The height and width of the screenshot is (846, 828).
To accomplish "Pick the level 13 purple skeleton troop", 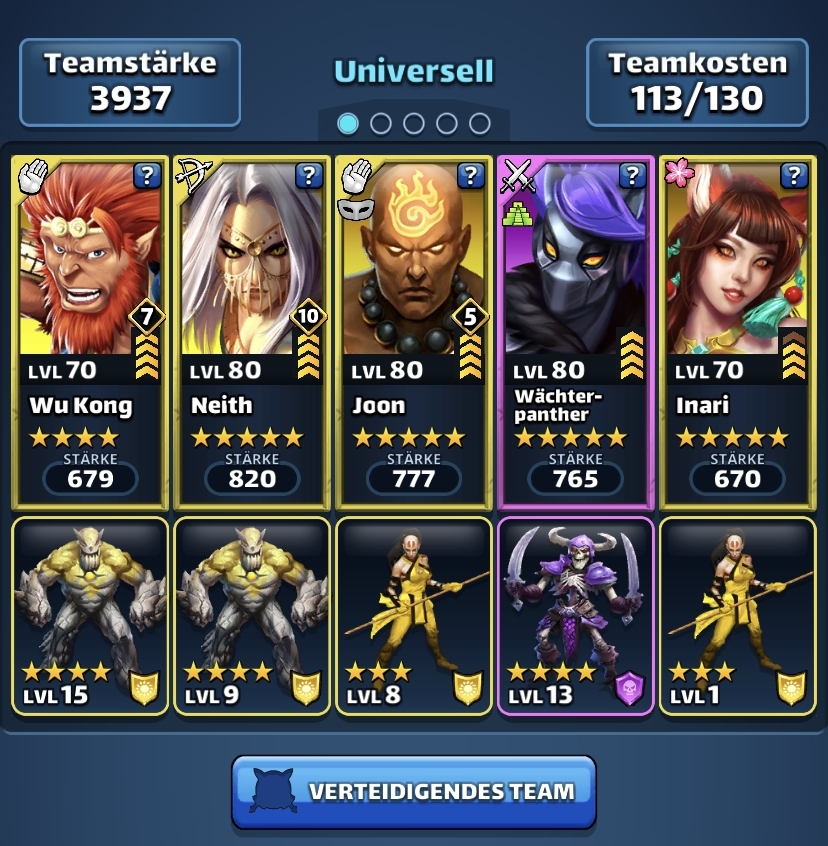I will click(576, 614).
